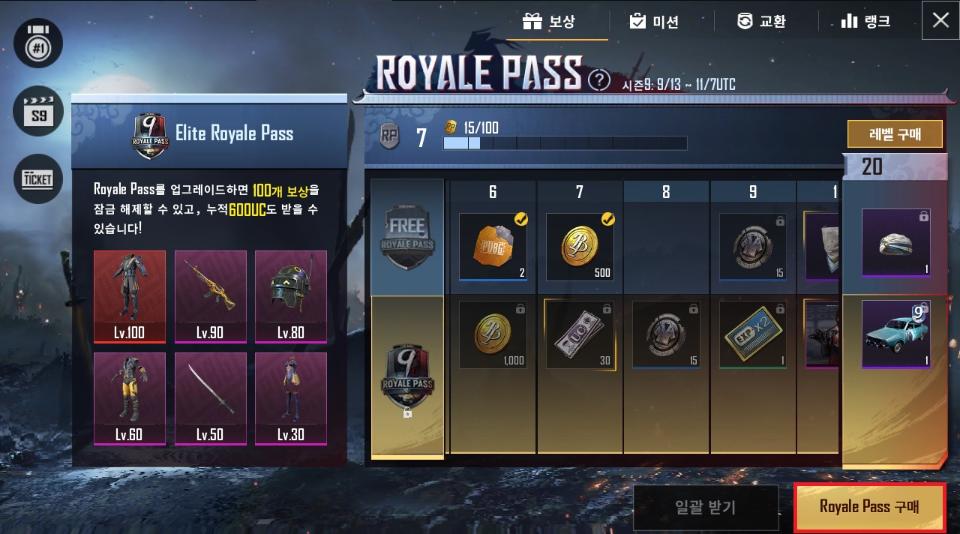Screen dimensions: 960x534
Task: Open the 미션 missions tab
Action: (653, 20)
